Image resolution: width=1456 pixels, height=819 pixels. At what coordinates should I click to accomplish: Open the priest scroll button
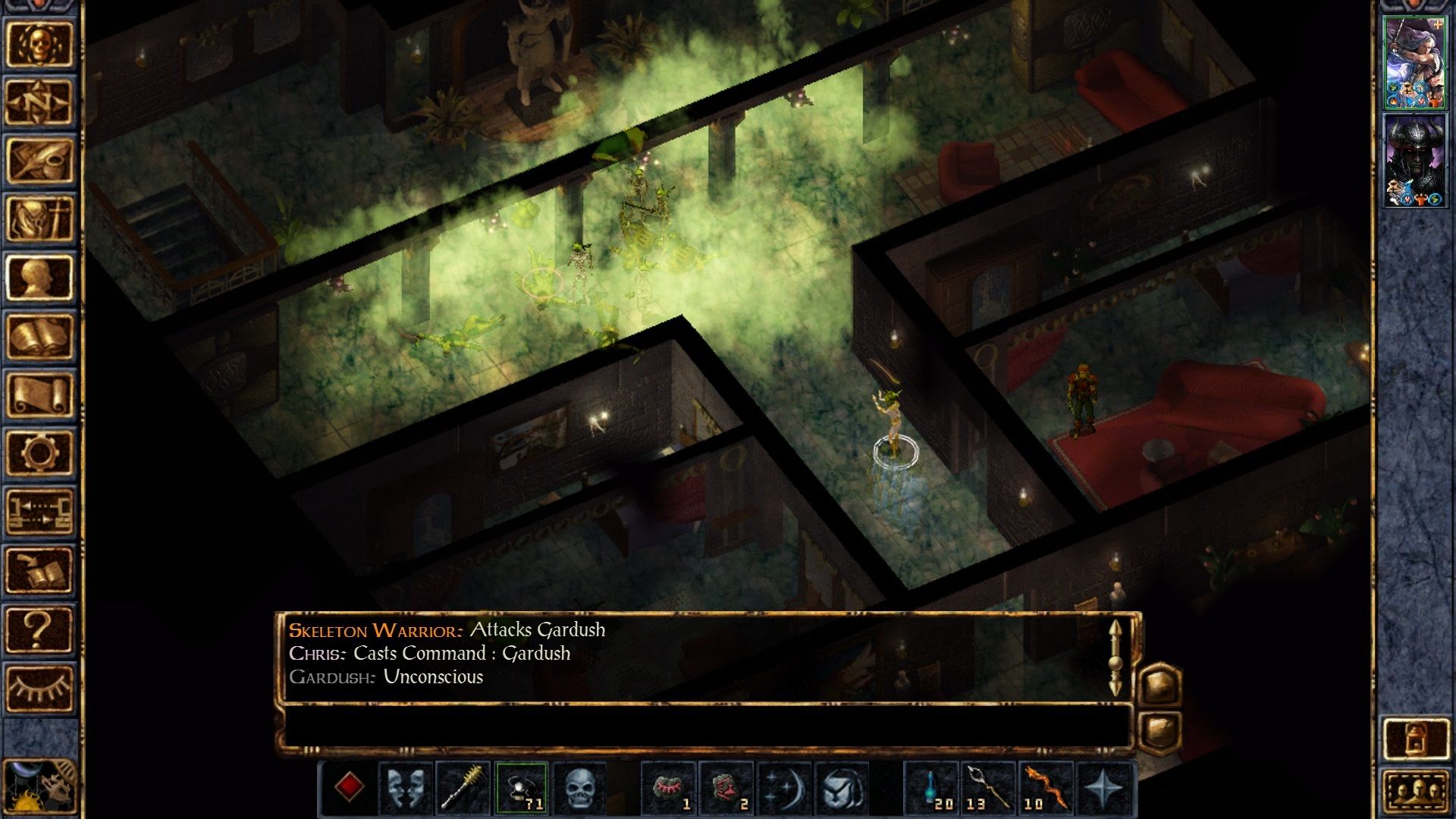click(x=39, y=394)
